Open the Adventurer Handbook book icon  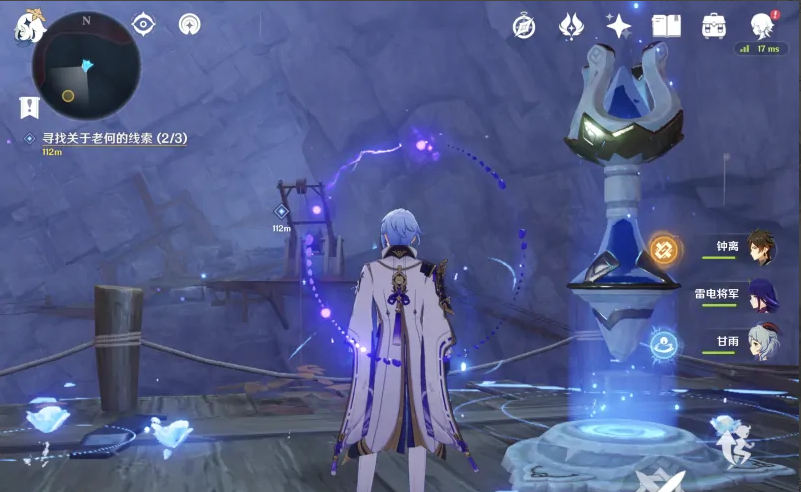(666, 26)
